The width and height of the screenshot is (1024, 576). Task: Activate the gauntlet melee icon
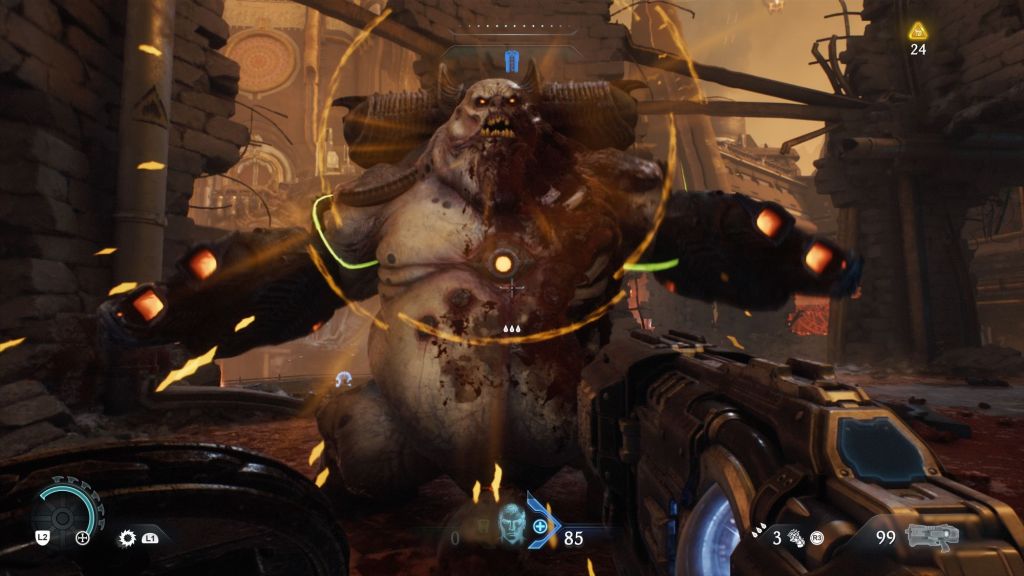(x=797, y=537)
